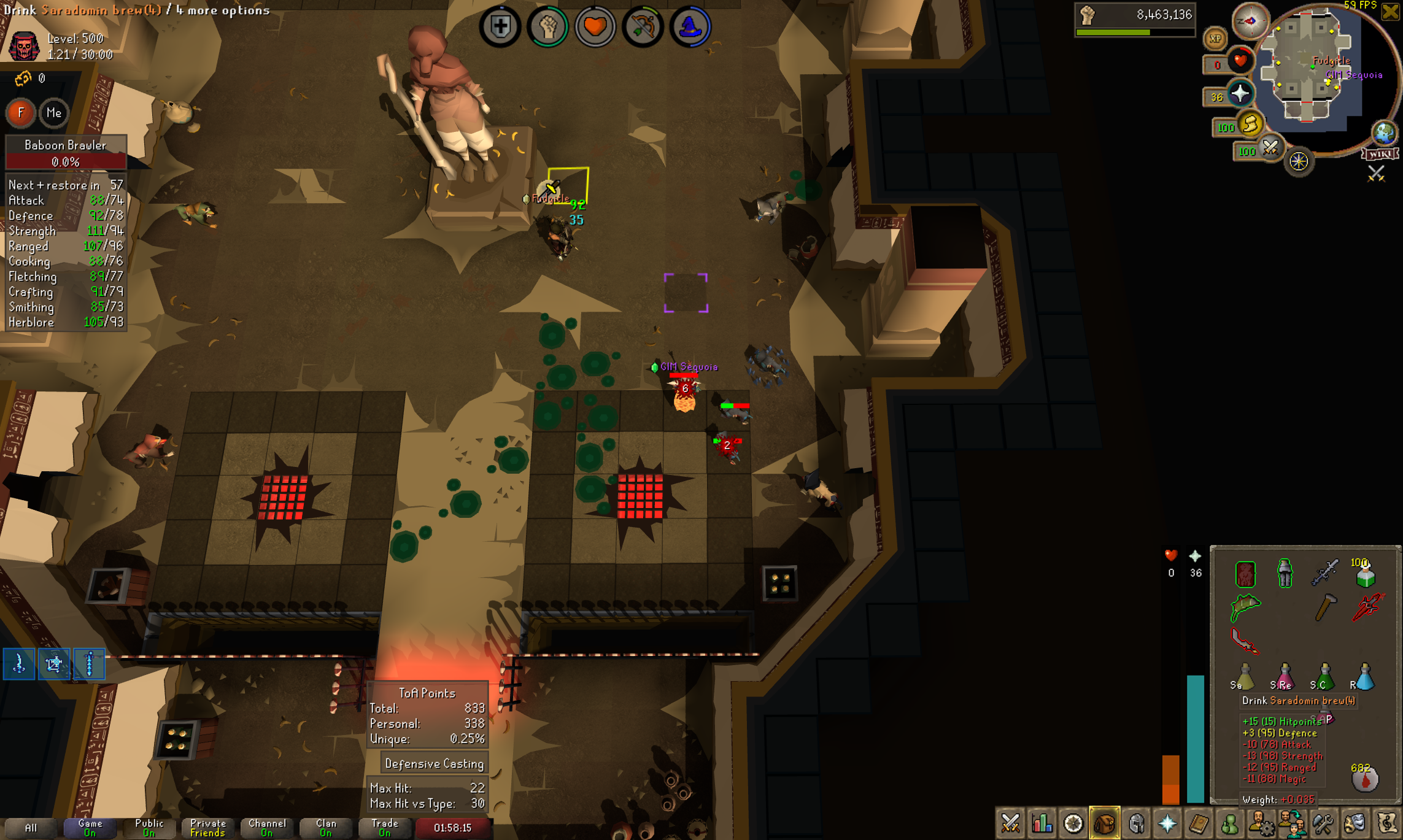Toggle the XP drops orb
This screenshot has width=1403, height=840.
pos(1215,39)
